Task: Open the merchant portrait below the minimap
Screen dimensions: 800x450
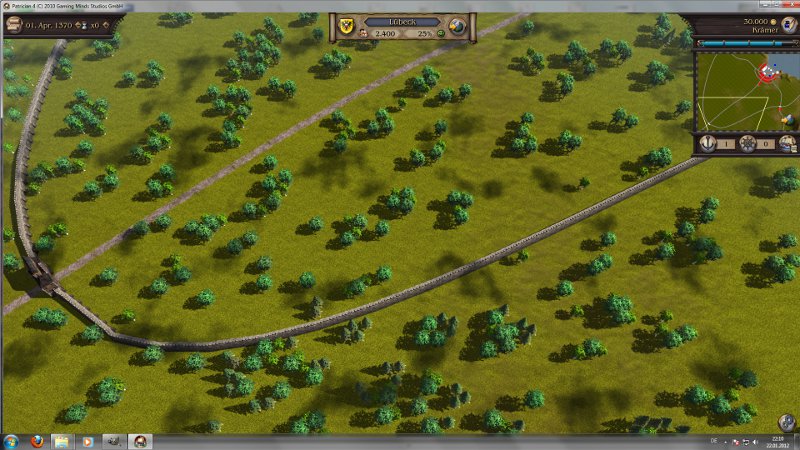Action: [x=787, y=144]
